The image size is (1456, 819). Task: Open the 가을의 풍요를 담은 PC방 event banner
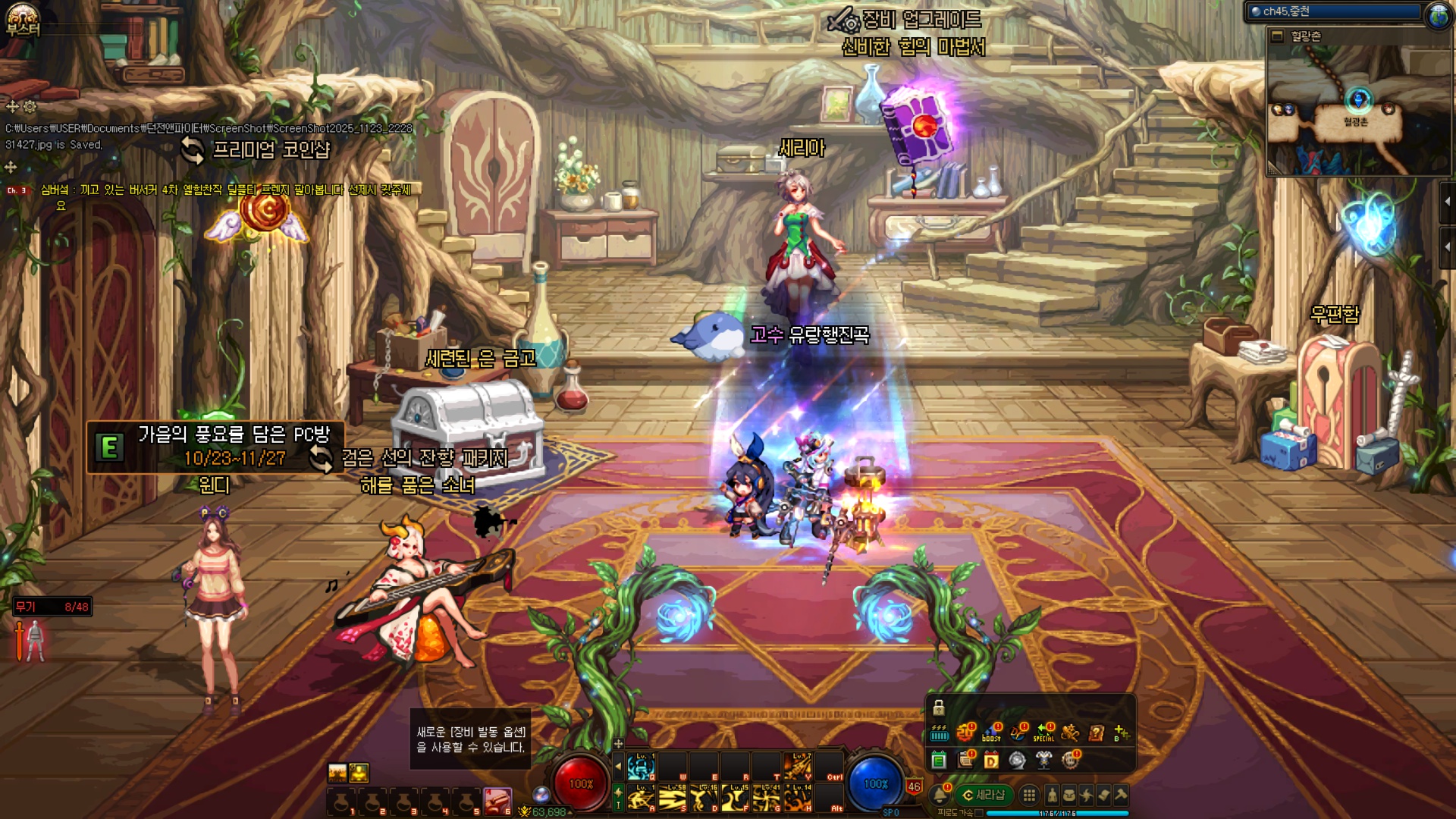click(x=216, y=447)
